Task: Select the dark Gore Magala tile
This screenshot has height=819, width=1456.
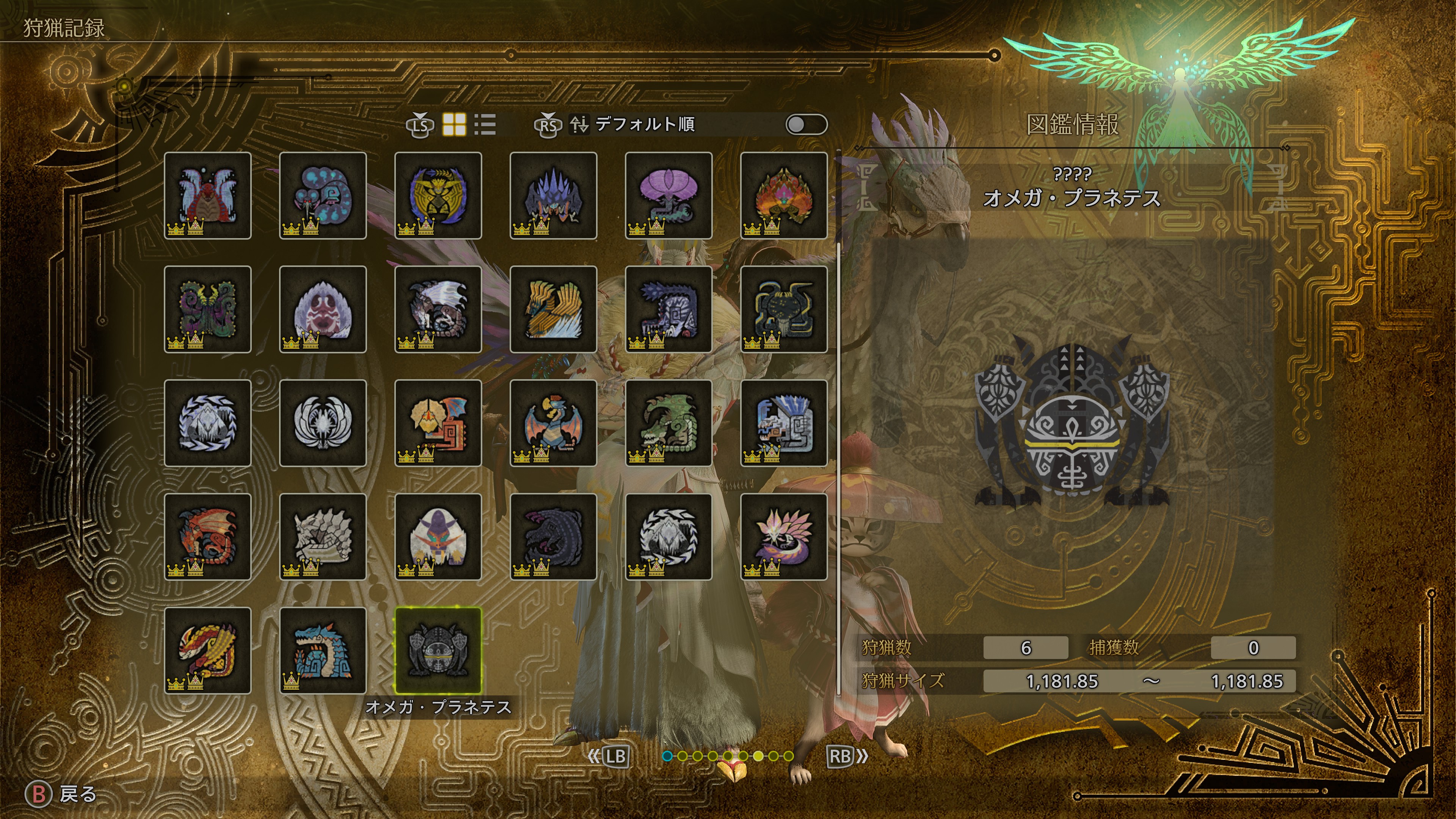Action: point(553,537)
